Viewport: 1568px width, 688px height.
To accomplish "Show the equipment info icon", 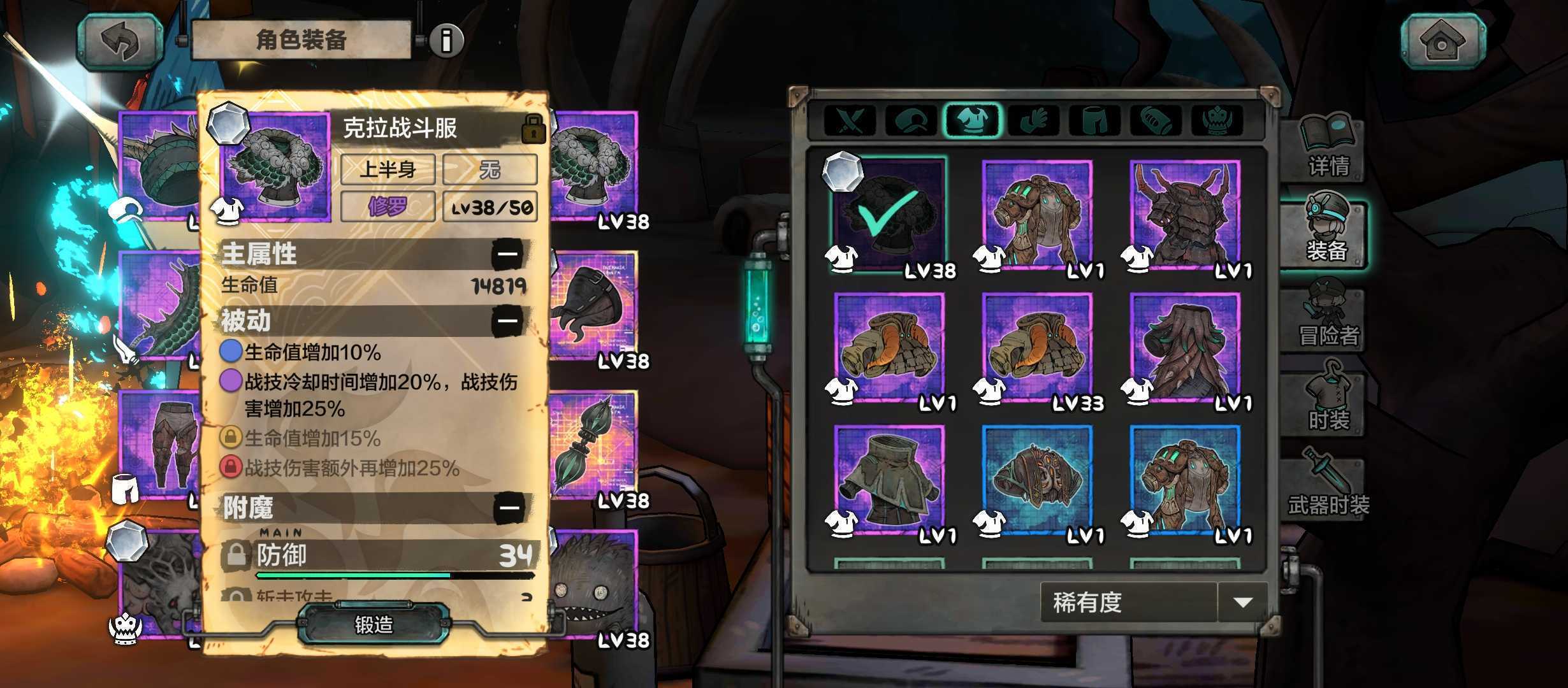I will 446,41.
